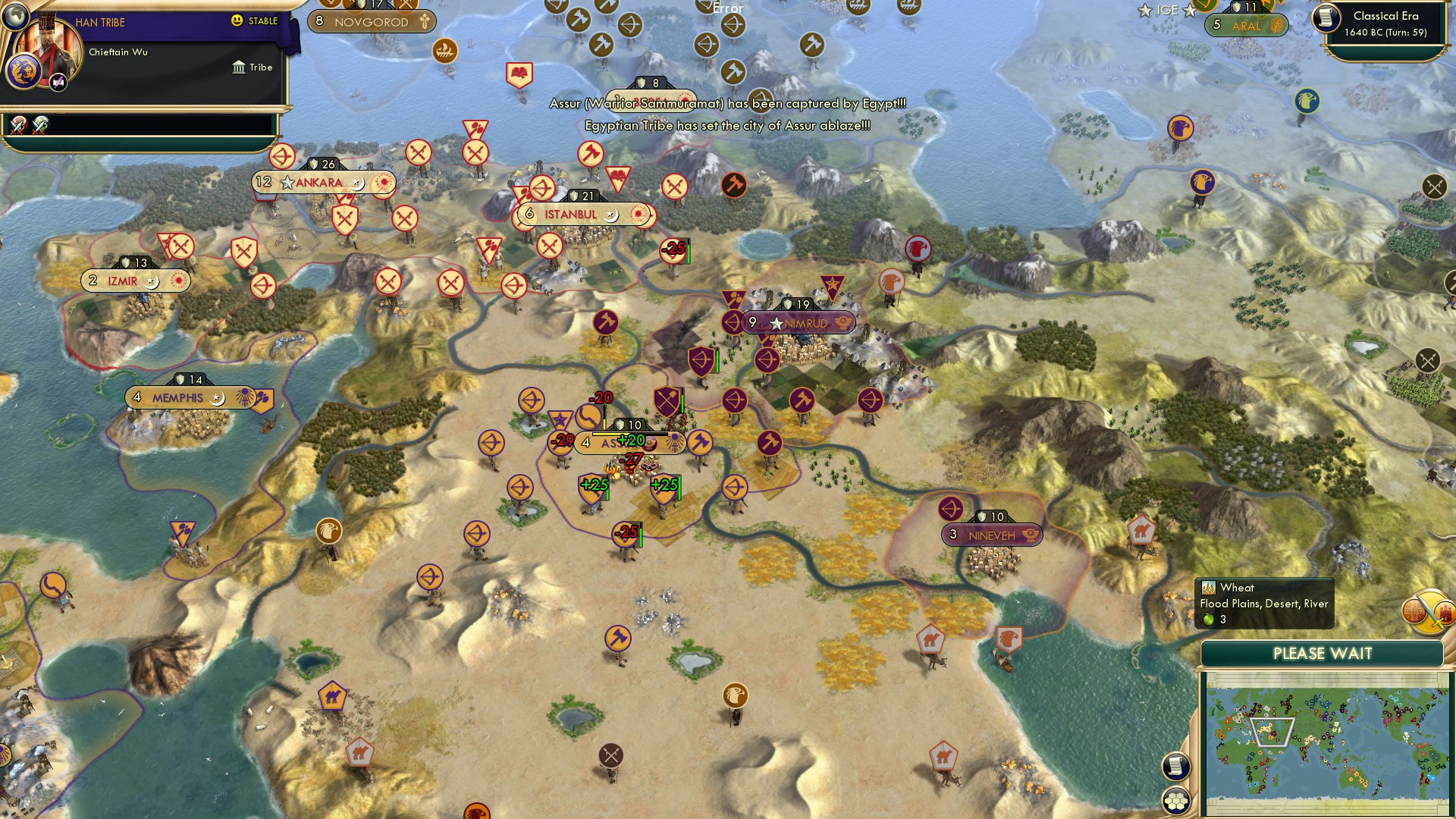Click the Tribe government column icon
The height and width of the screenshot is (819, 1456).
238,67
